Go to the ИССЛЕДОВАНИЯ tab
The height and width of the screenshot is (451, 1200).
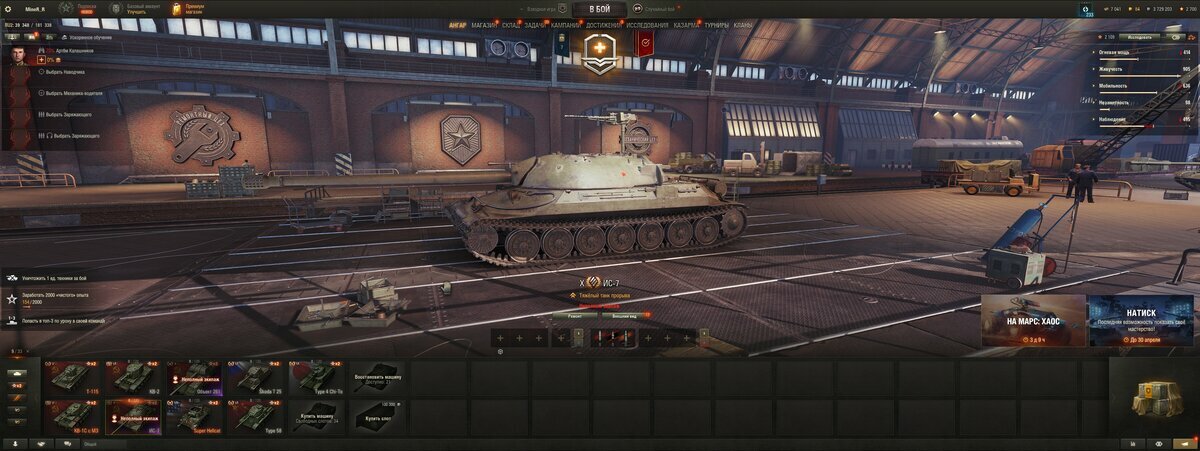pos(648,25)
